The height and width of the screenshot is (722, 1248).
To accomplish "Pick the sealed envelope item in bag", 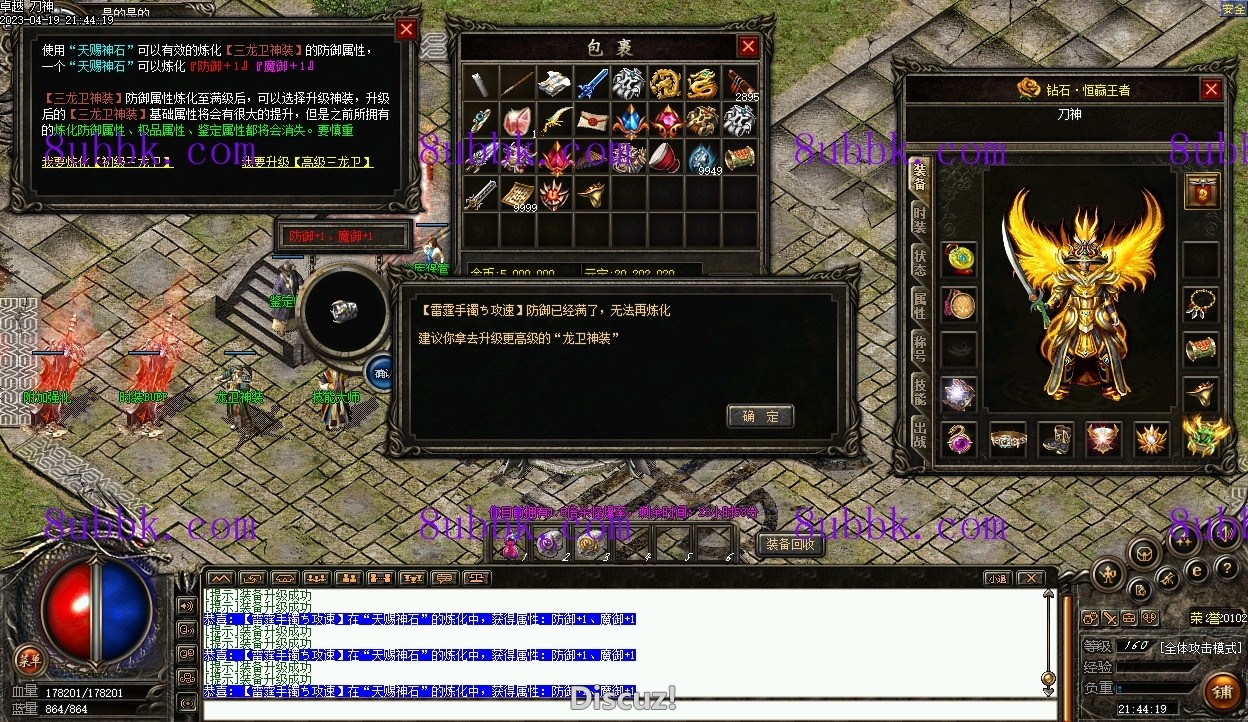I will tap(591, 120).
